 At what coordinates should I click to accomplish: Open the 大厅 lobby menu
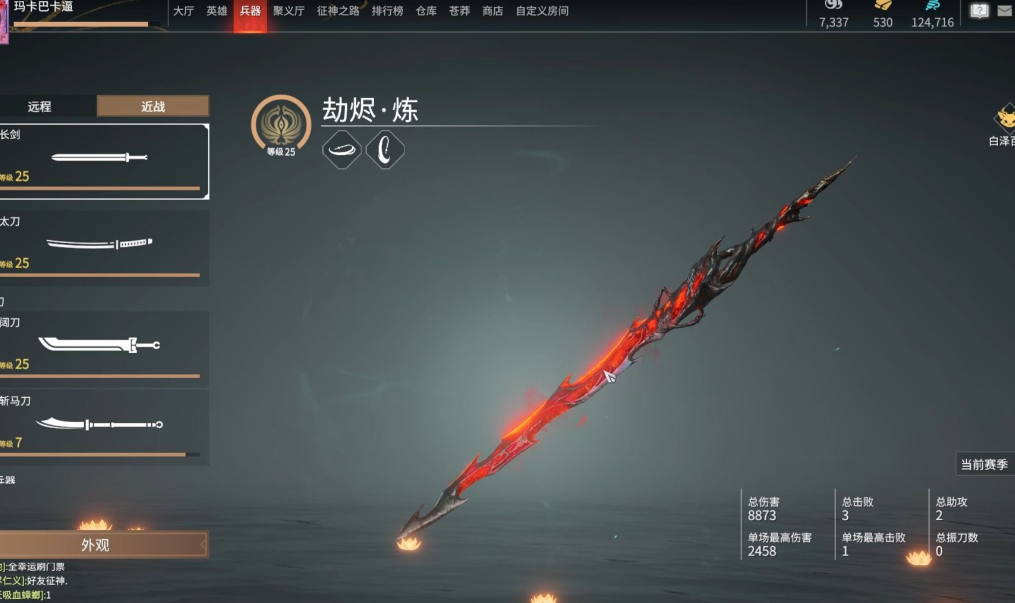pos(183,11)
